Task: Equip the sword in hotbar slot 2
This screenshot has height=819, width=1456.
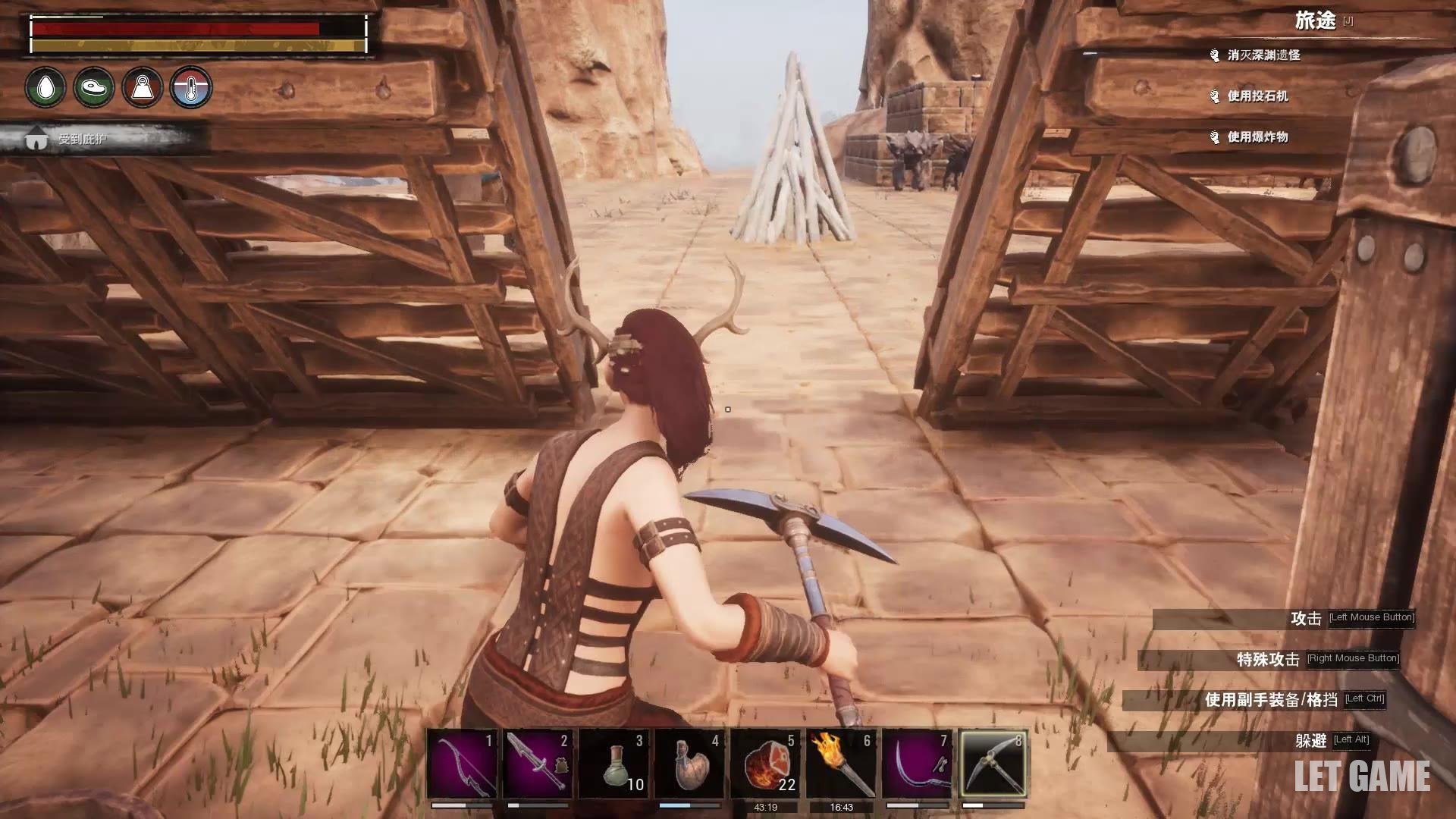Action: (538, 763)
